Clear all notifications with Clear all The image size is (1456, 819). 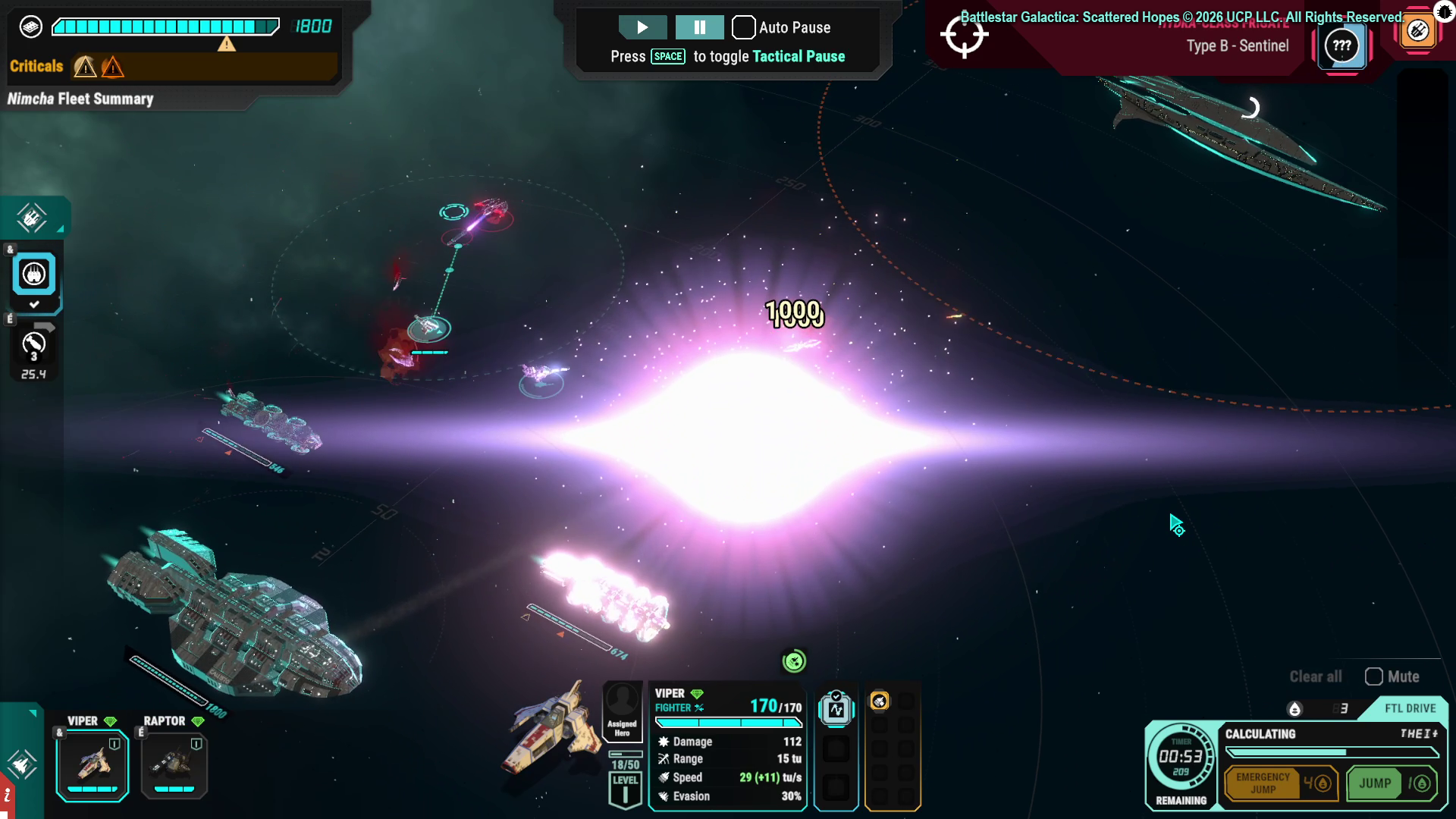tap(1315, 676)
